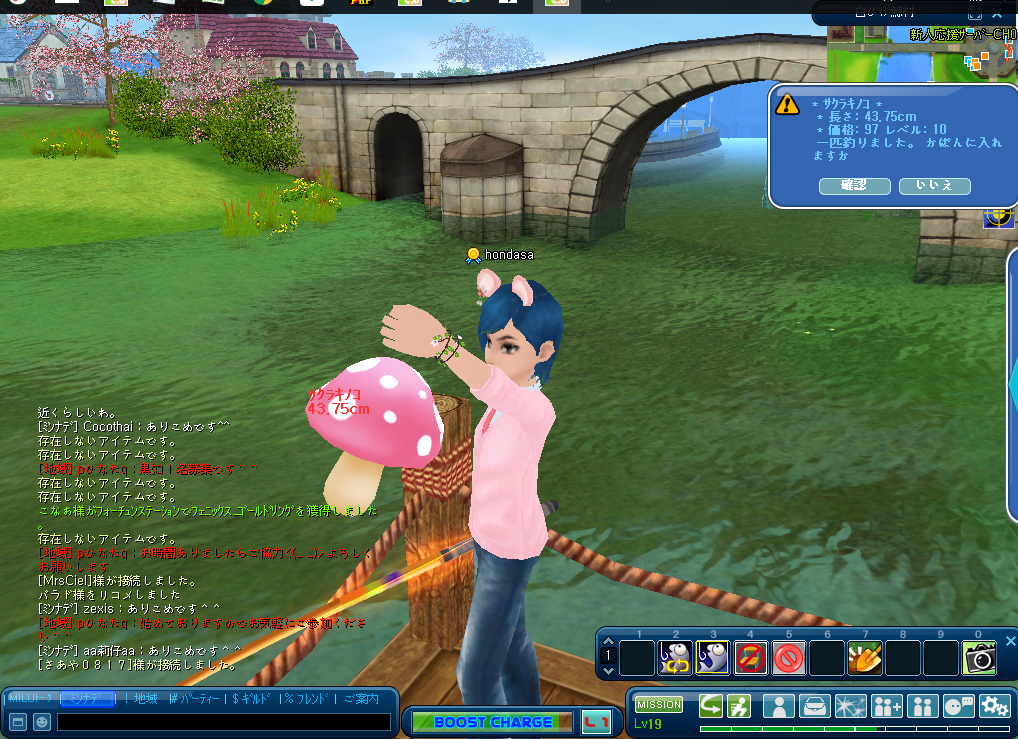Image resolution: width=1018 pixels, height=739 pixels.
Task: Confirm keeping the fish with 確認
Action: coord(854,186)
